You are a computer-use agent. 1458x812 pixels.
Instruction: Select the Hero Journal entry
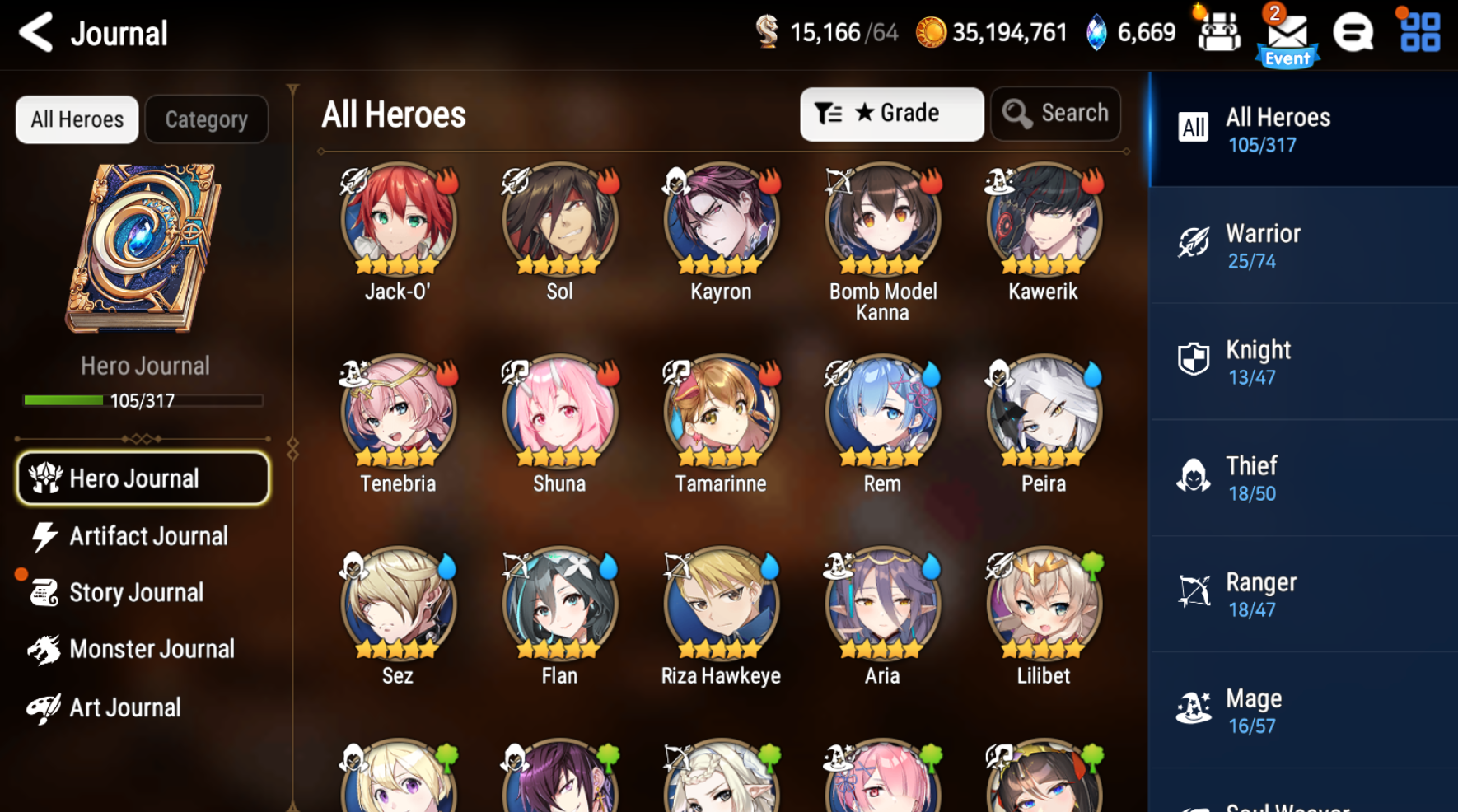(x=142, y=478)
